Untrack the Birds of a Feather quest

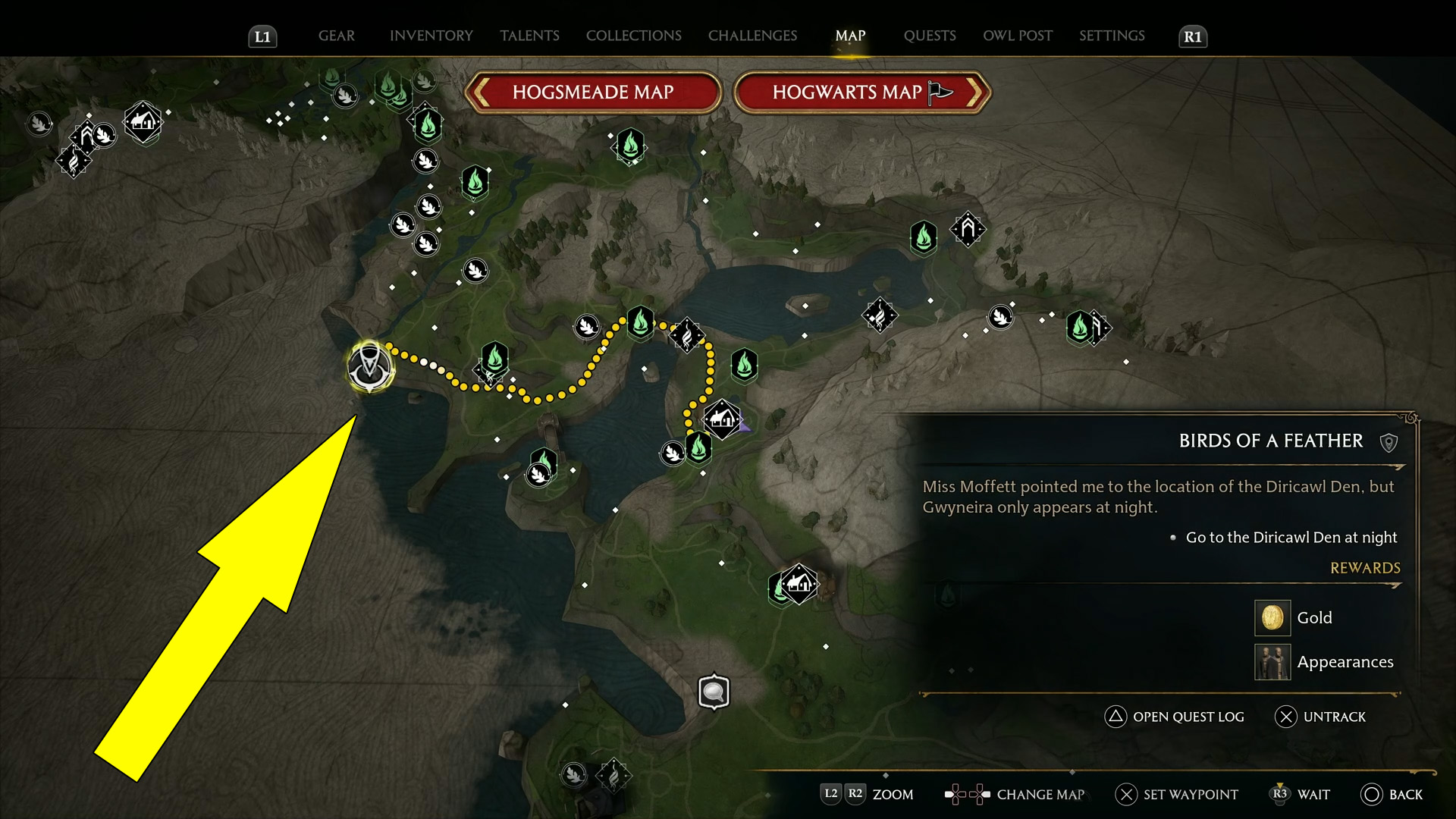coord(1321,717)
